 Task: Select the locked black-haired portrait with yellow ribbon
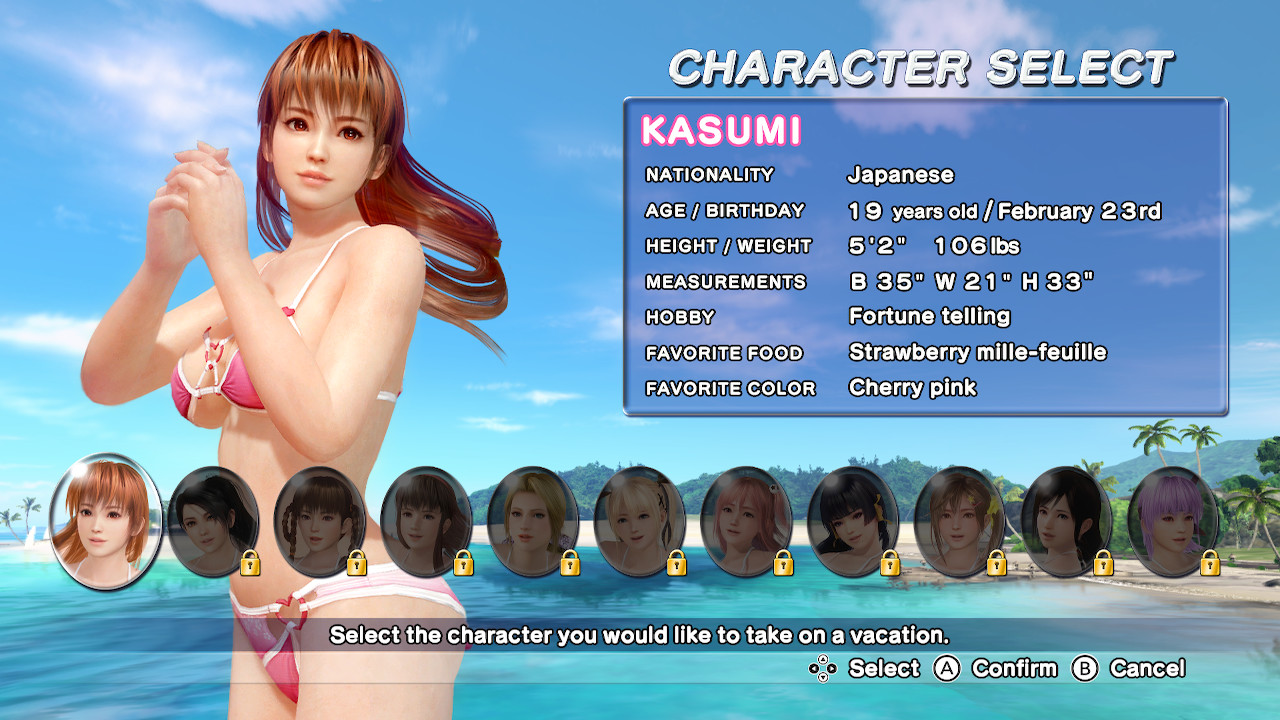coord(853,521)
